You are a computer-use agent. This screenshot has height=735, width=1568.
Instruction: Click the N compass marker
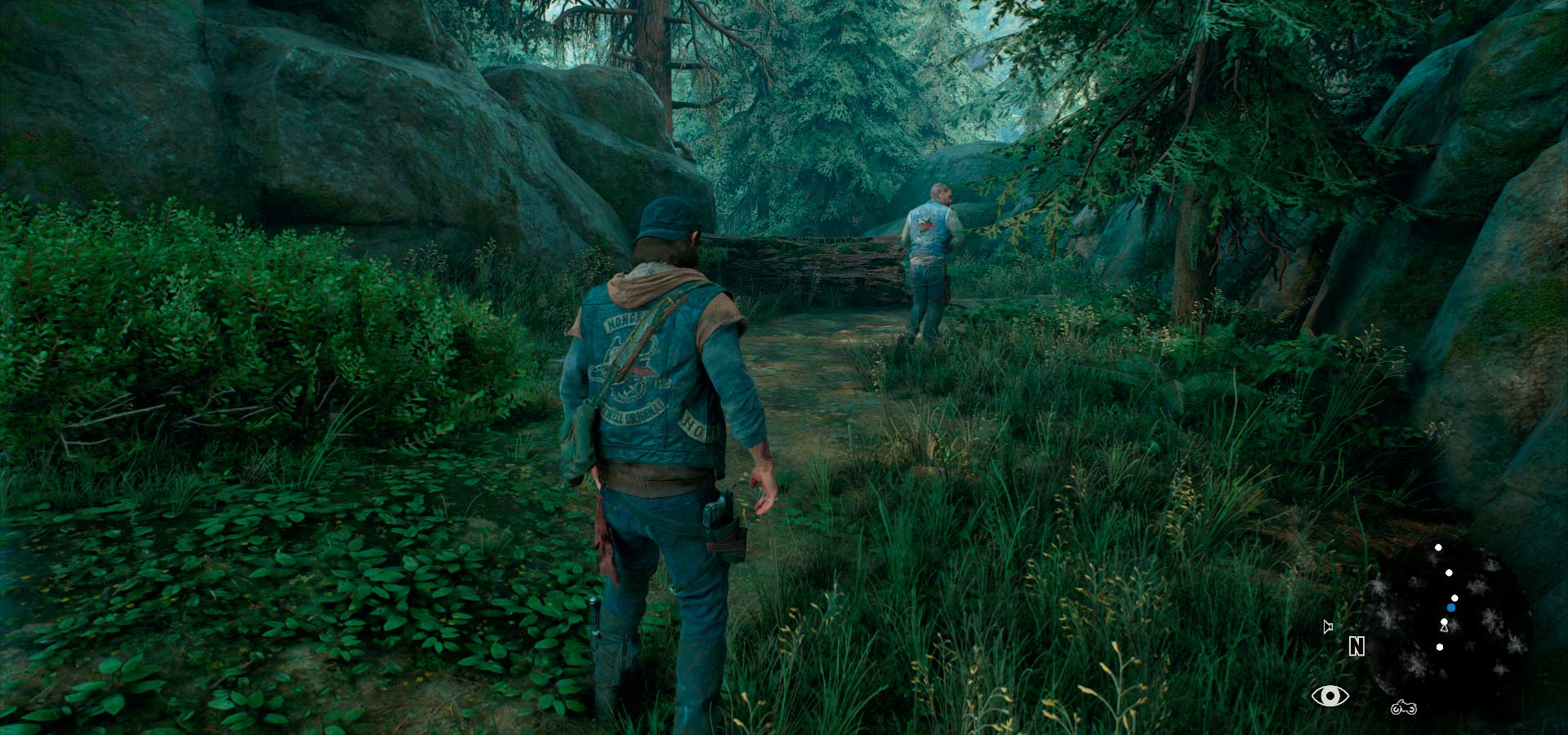pyautogui.click(x=1356, y=647)
